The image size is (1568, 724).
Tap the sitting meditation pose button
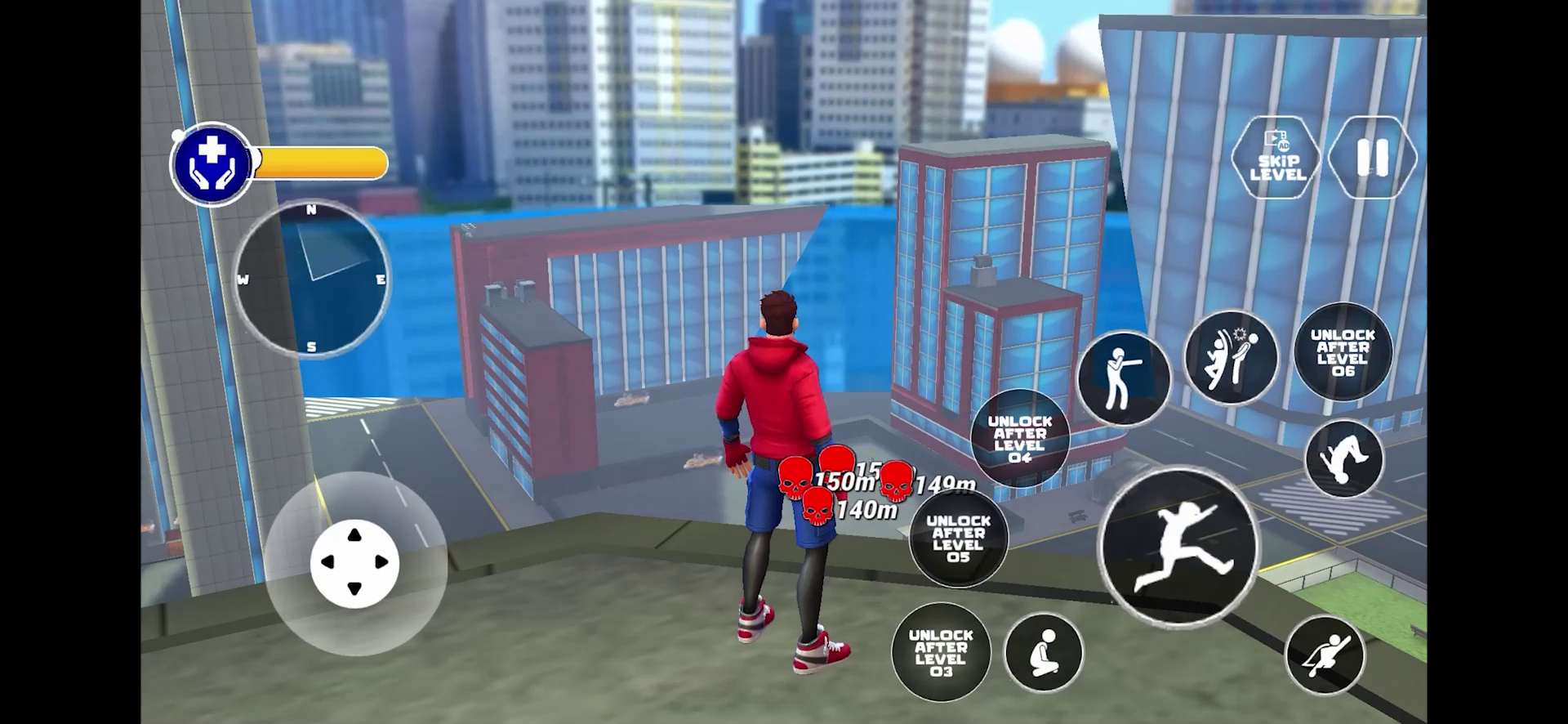(1042, 654)
